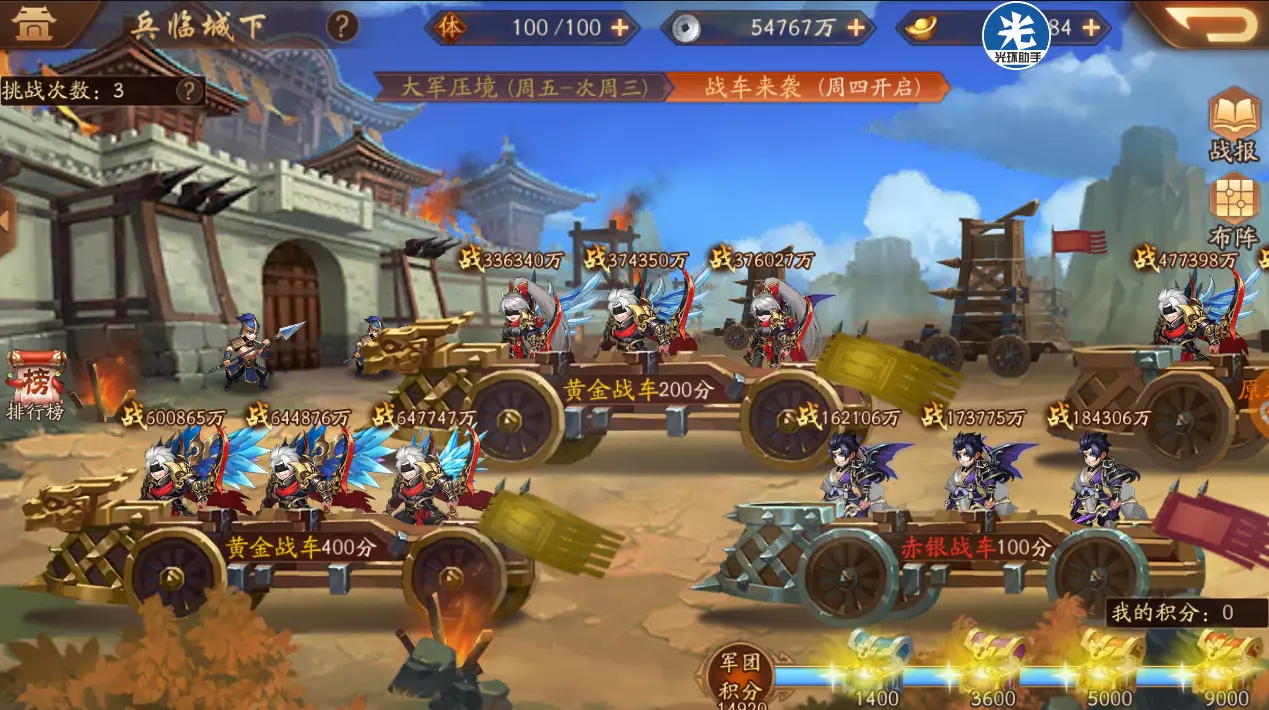Open the 光环助手 overlay icon
1269x710 pixels.
1016,34
